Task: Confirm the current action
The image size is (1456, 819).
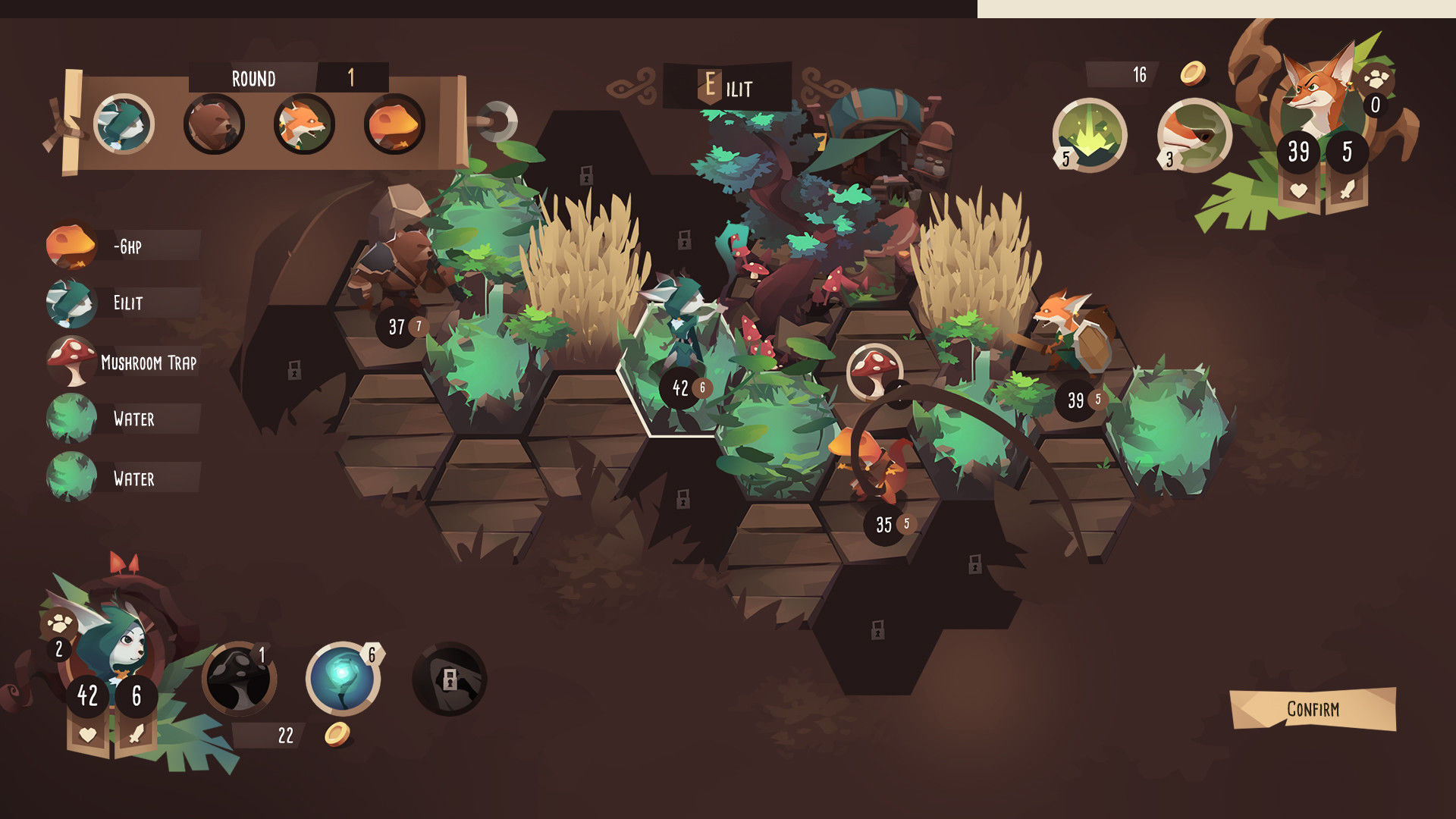Action: pyautogui.click(x=1313, y=709)
